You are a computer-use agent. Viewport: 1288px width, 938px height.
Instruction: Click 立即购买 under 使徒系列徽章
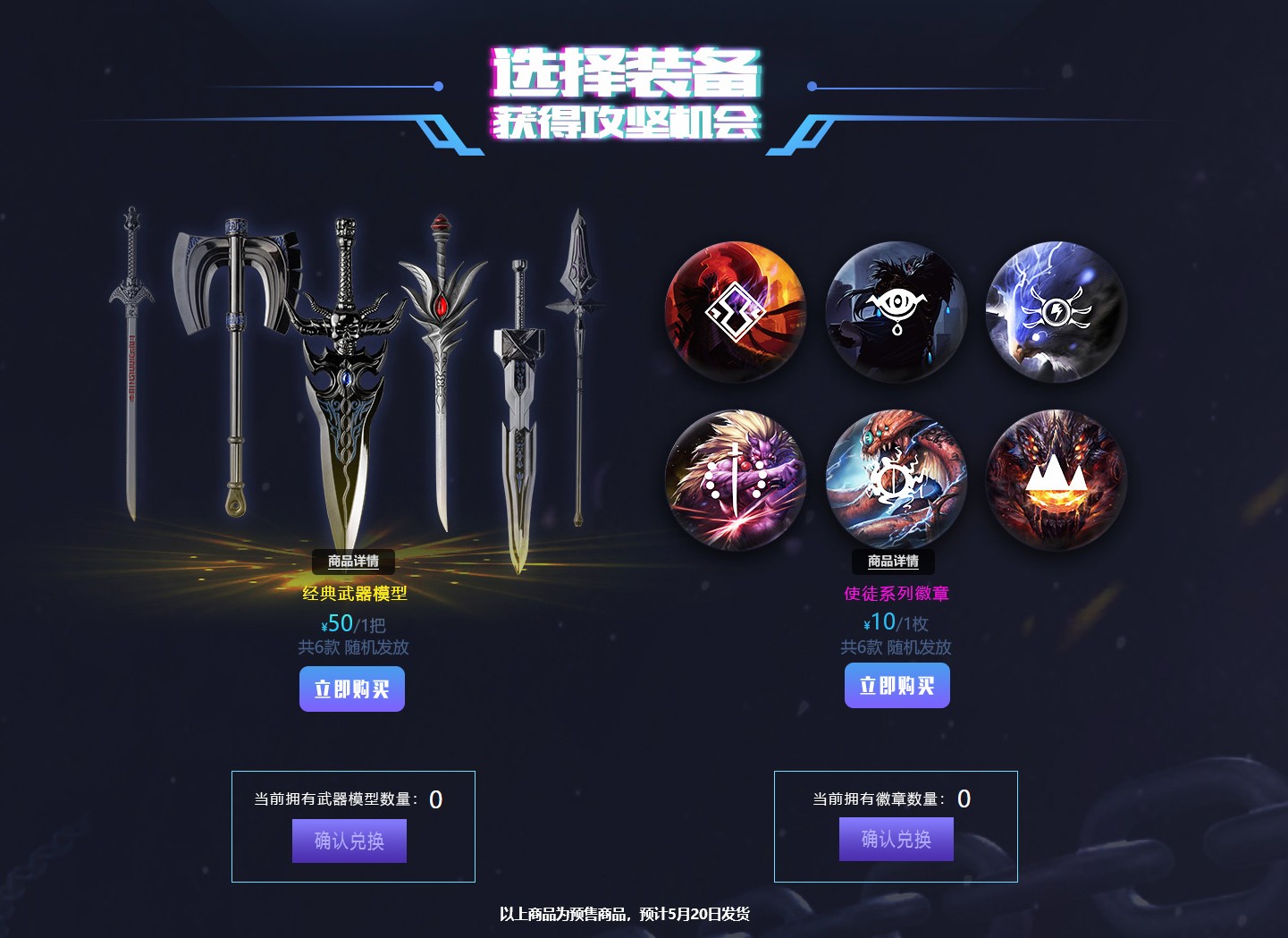pos(897,686)
